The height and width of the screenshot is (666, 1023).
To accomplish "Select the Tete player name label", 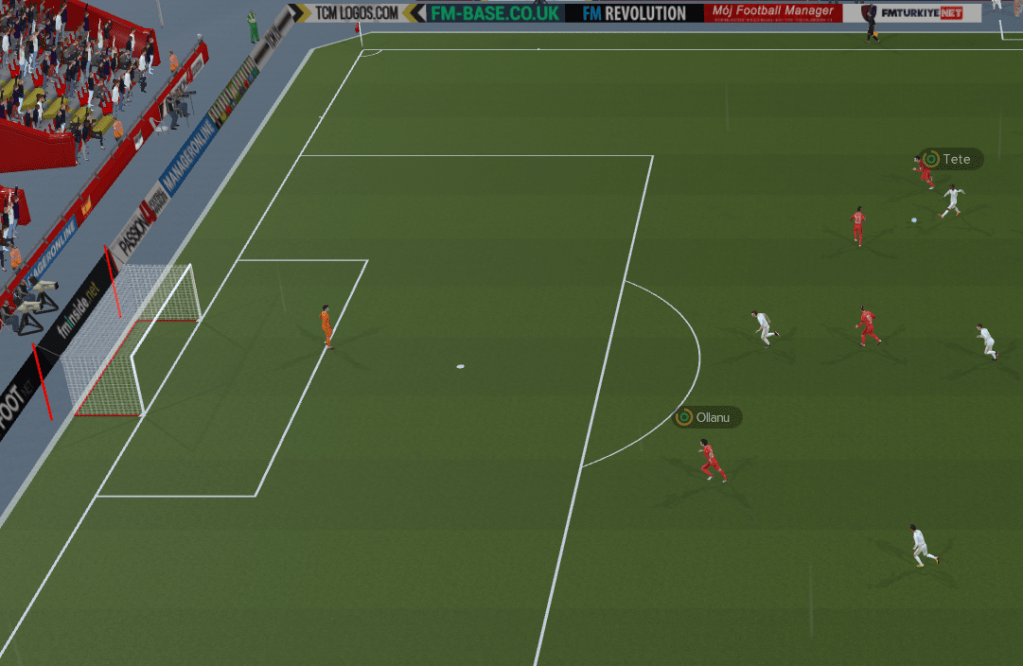I will click(951, 159).
